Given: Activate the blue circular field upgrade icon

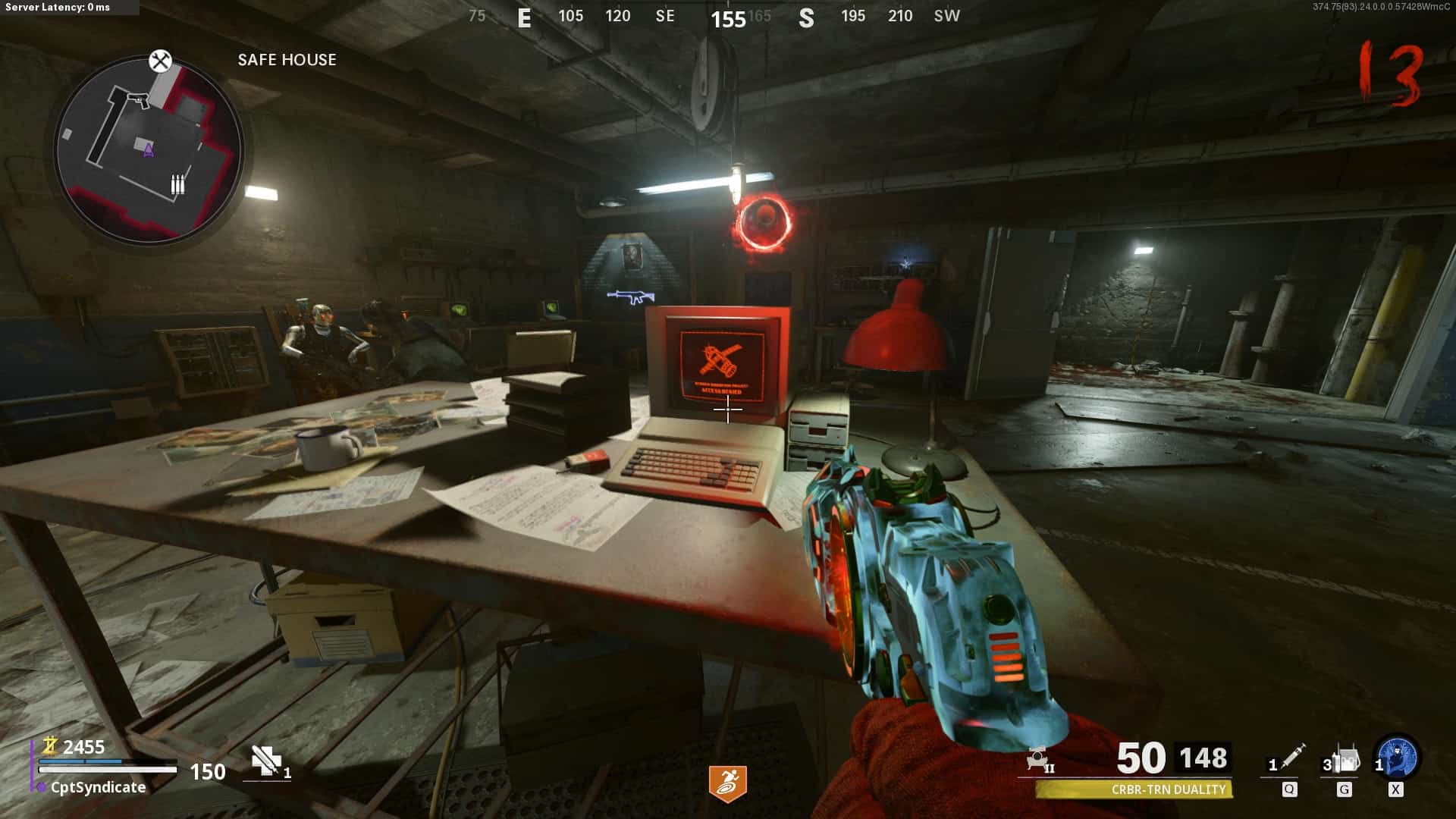Looking at the screenshot, I should [x=1398, y=758].
